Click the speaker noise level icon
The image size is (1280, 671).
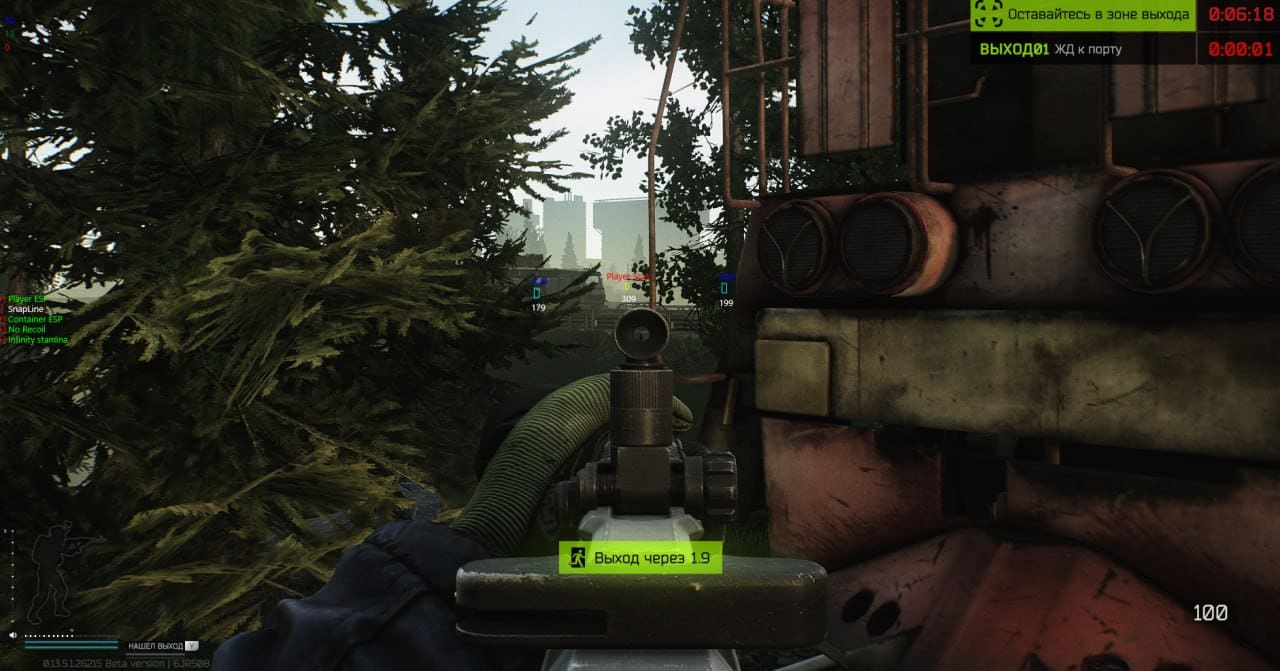point(13,635)
